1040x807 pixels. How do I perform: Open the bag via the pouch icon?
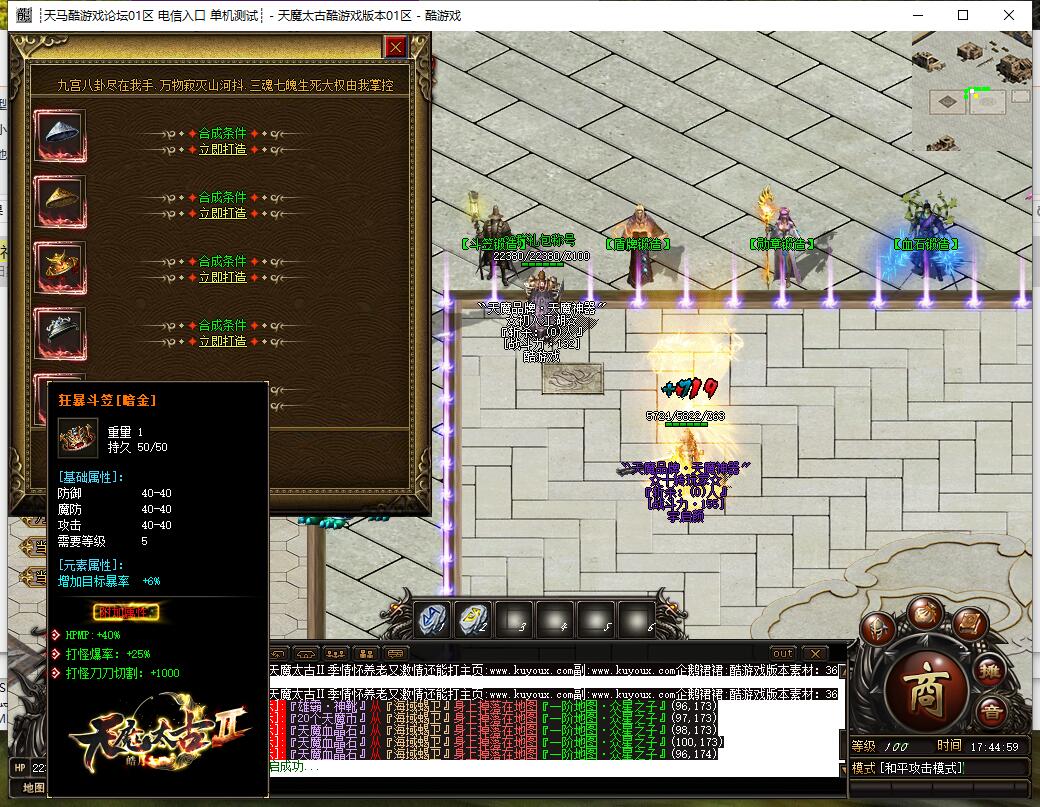[925, 614]
